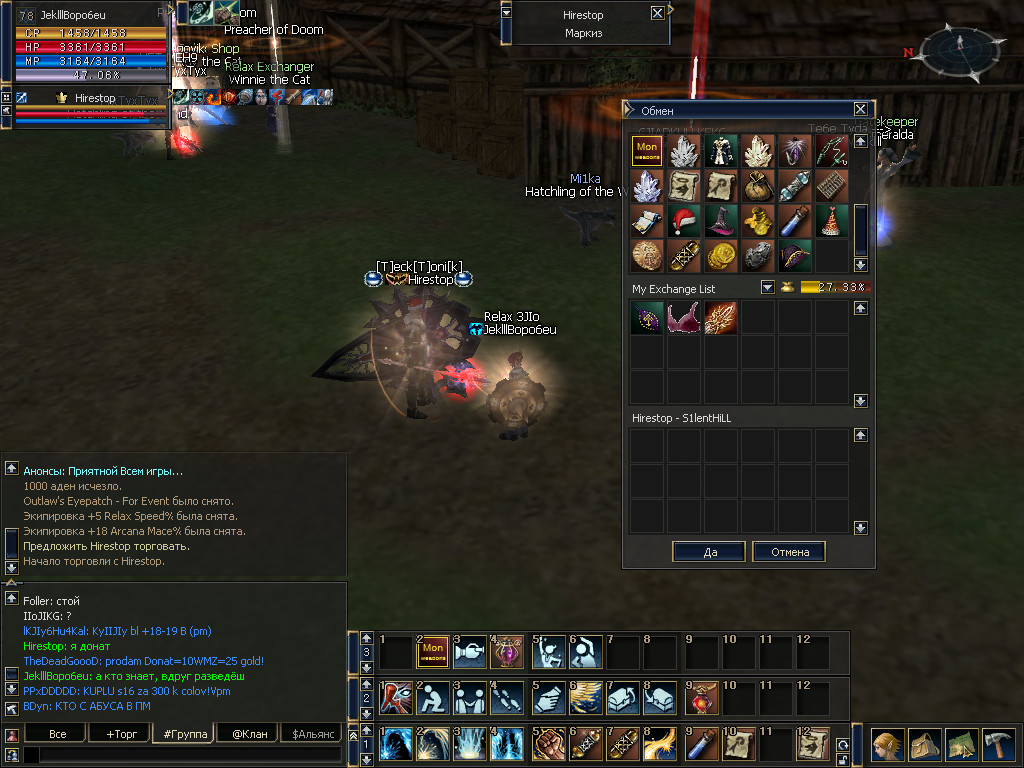Select the pink bra item in My Exchange List
1024x768 pixels.
[685, 318]
